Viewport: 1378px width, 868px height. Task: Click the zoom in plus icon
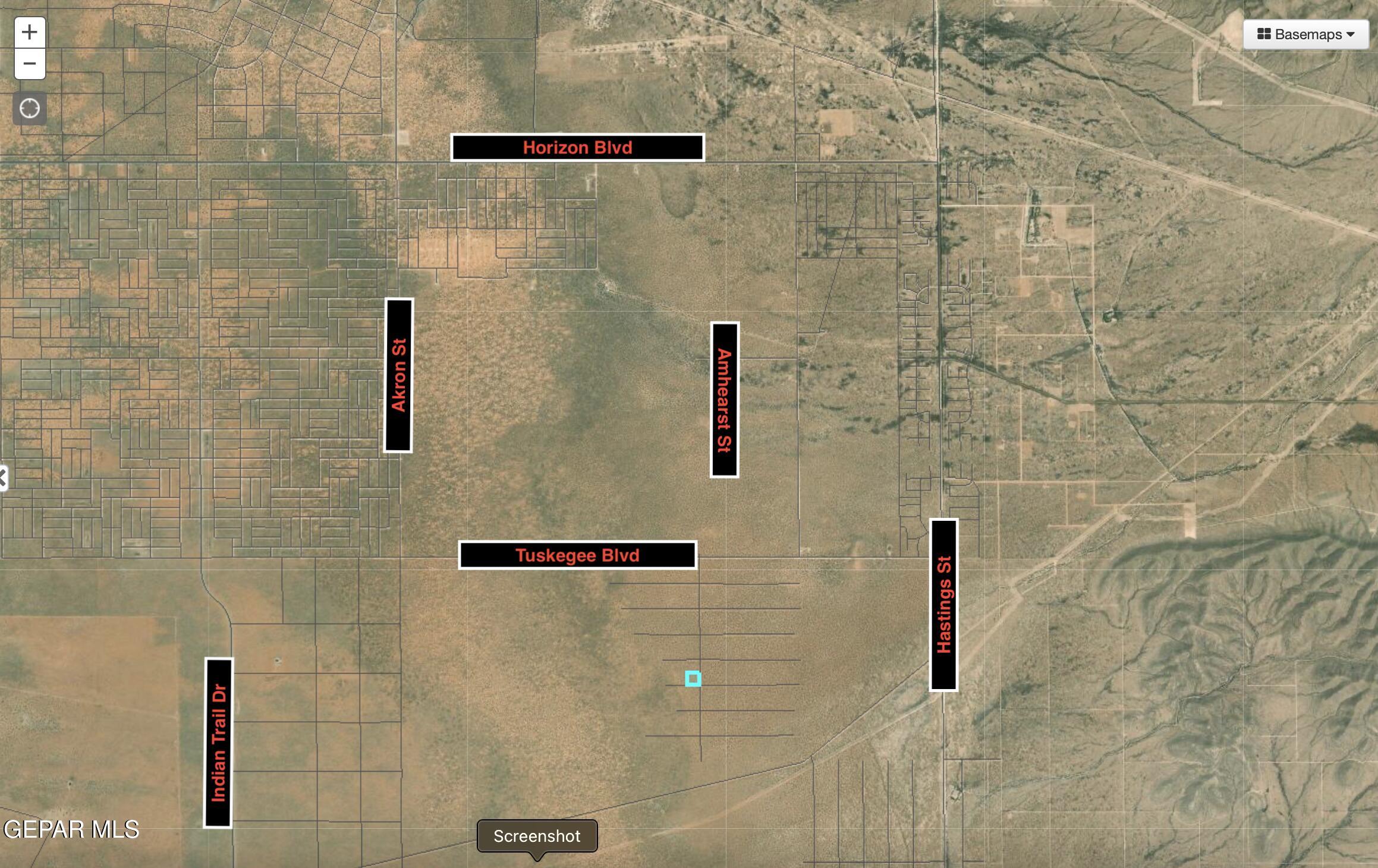pos(30,33)
